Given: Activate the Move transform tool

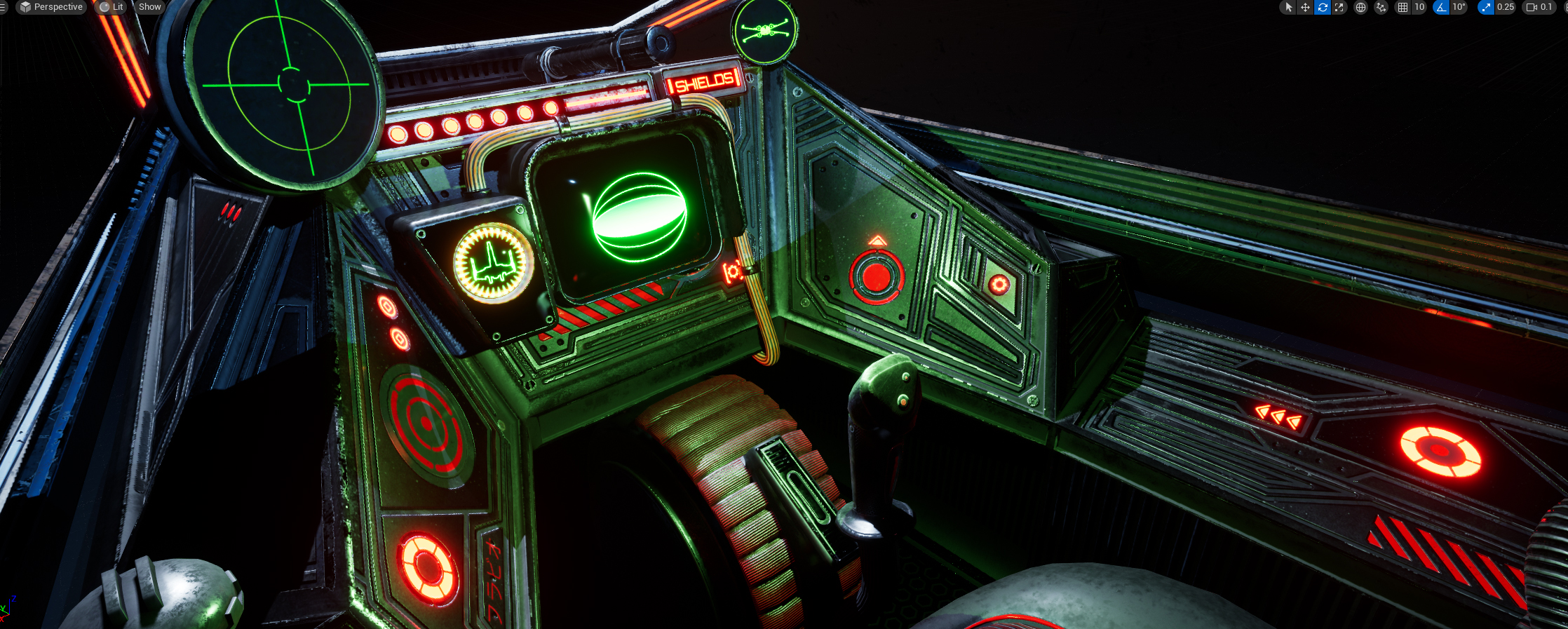Looking at the screenshot, I should click(1305, 7).
